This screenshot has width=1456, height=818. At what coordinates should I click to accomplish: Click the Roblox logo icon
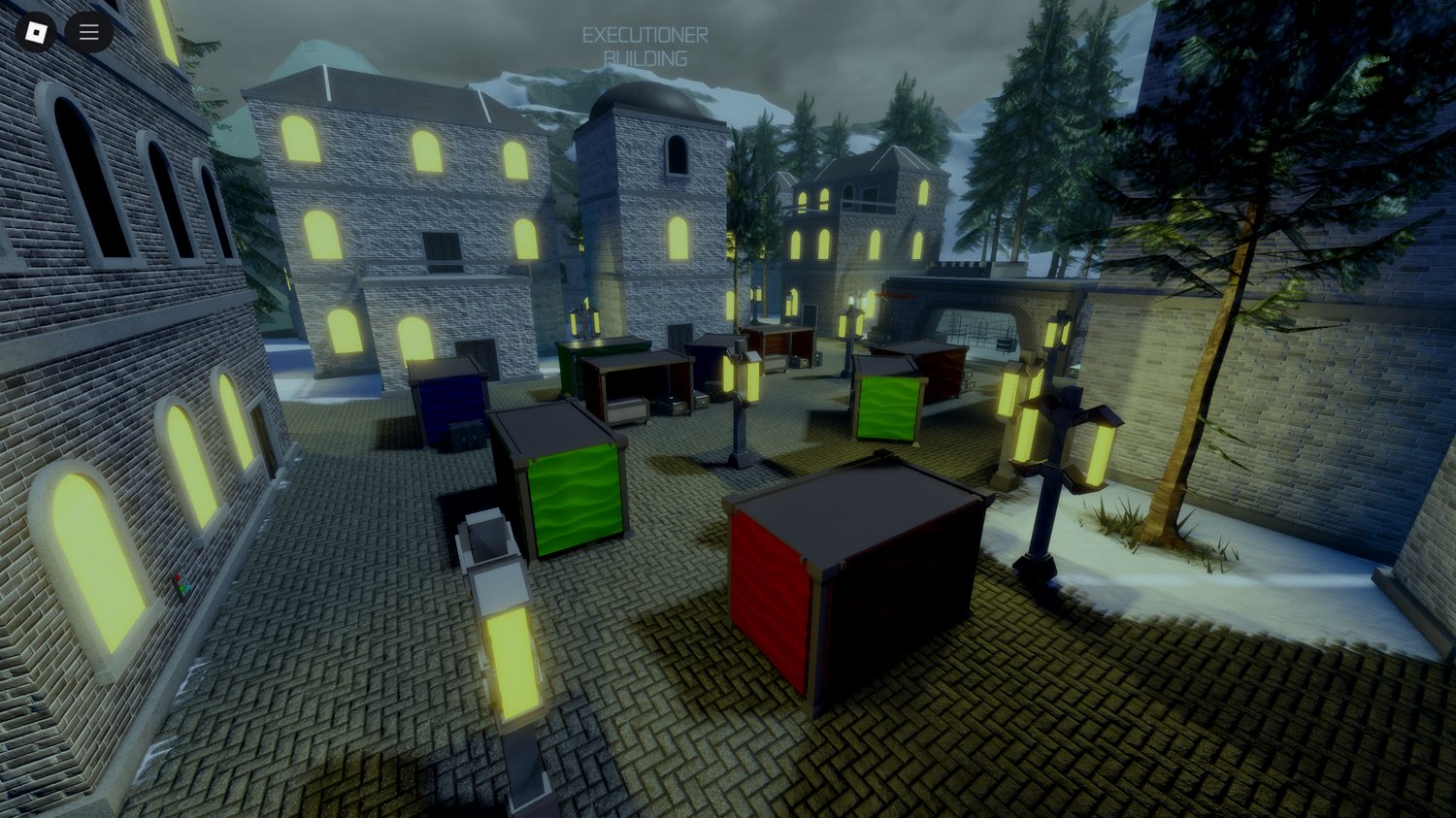(37, 32)
